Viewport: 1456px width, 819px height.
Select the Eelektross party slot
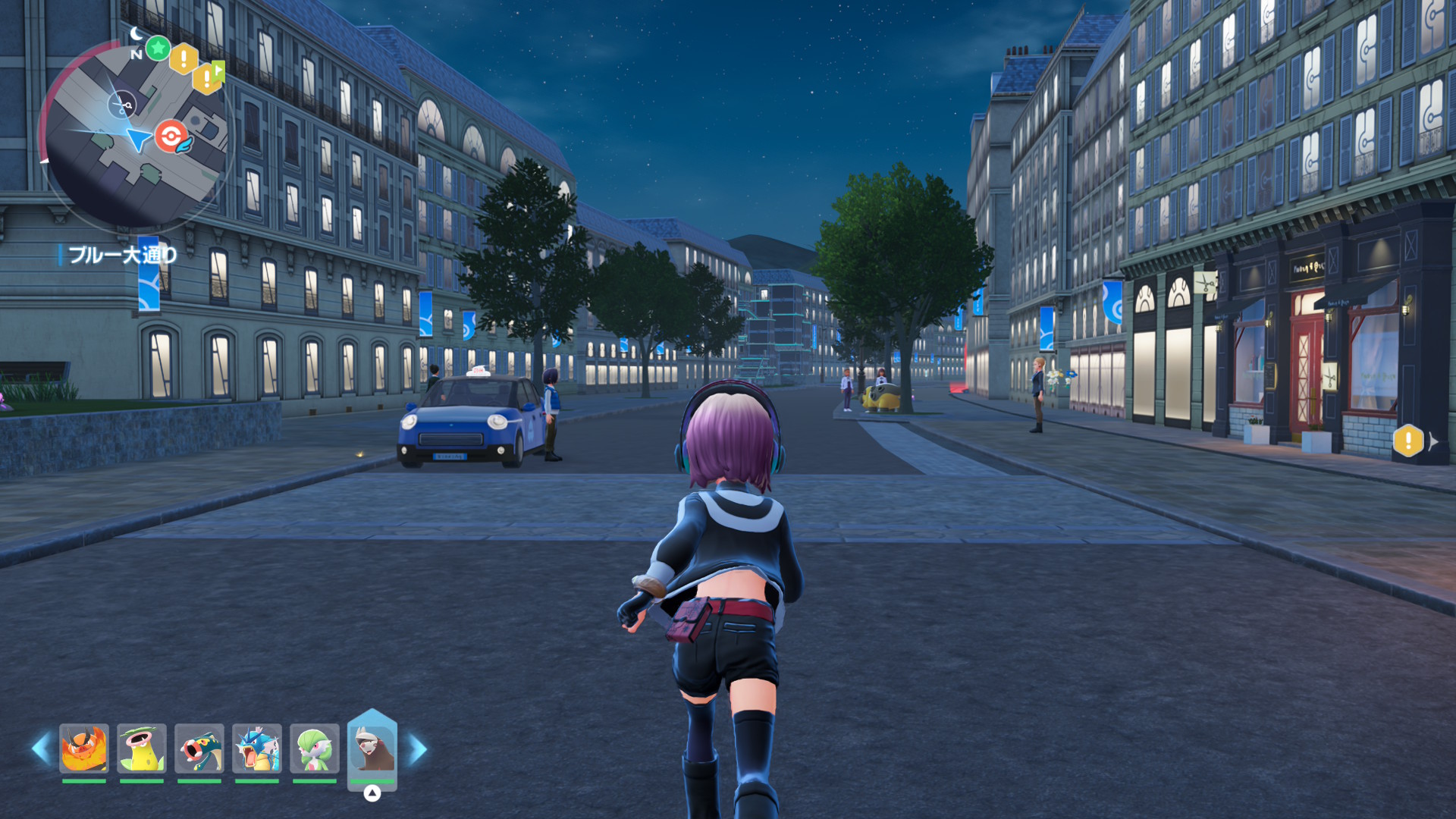199,748
